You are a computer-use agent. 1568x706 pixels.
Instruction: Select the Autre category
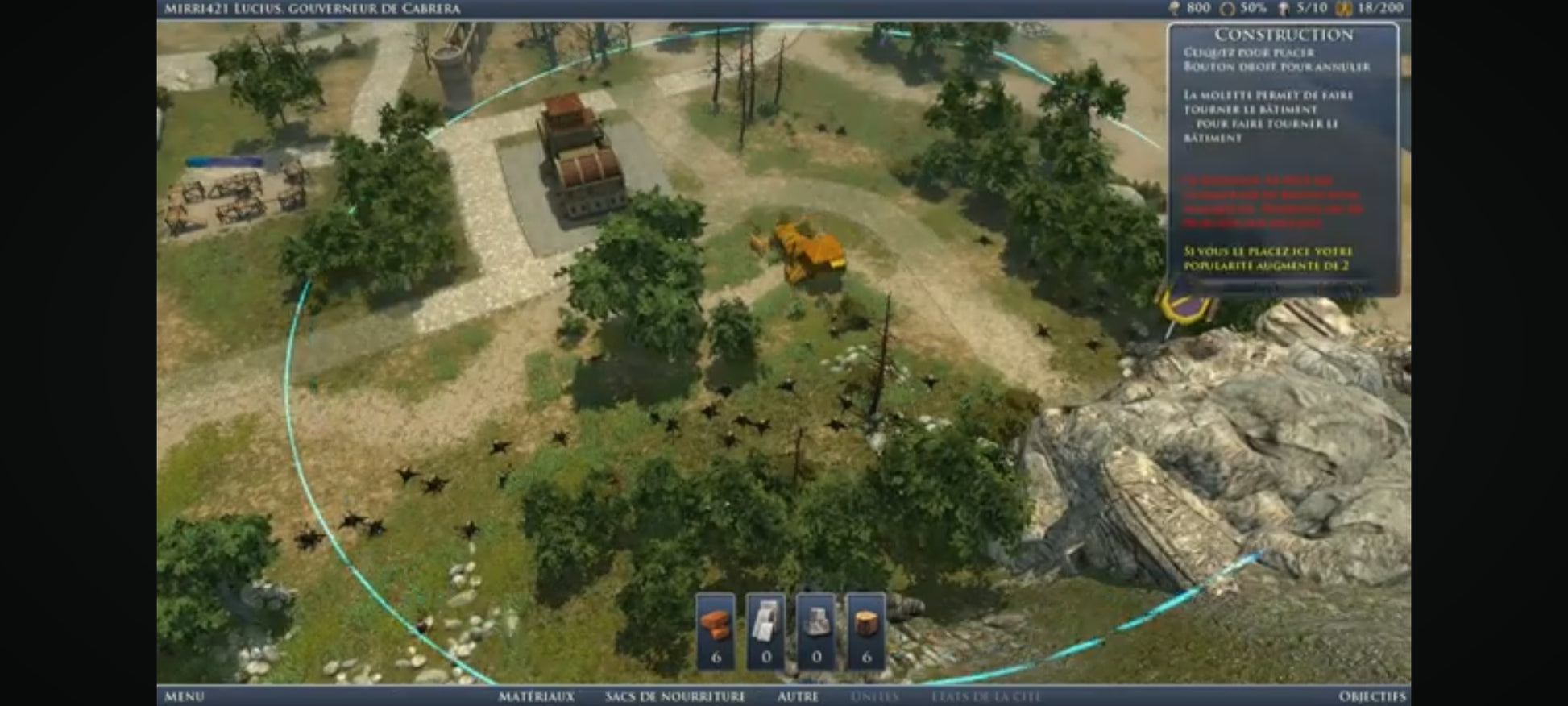798,696
